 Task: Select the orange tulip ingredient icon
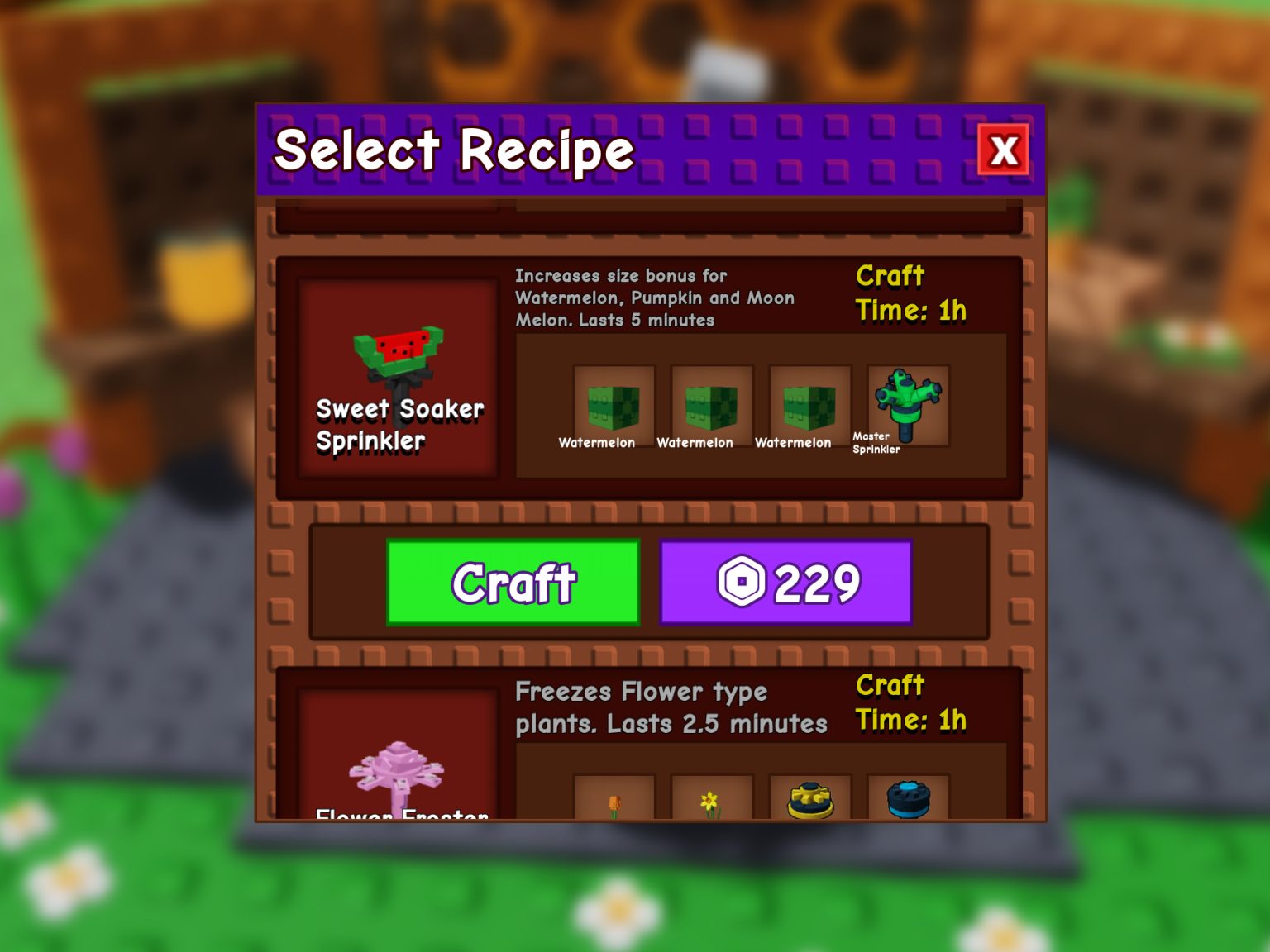(x=616, y=797)
